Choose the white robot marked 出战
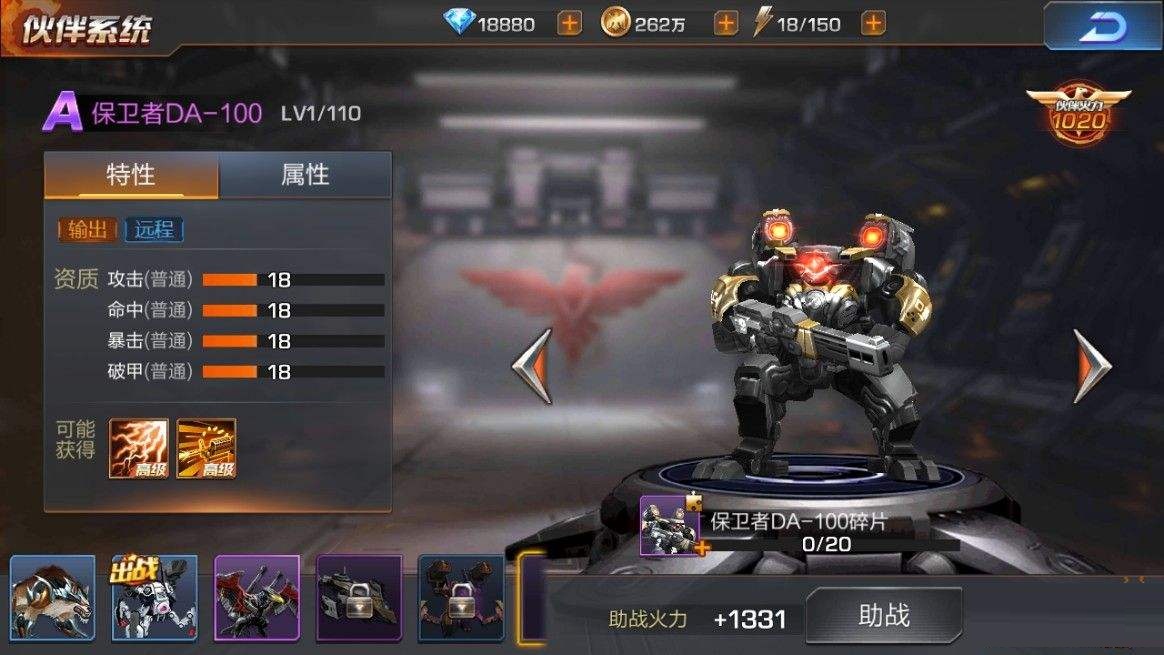Image resolution: width=1164 pixels, height=655 pixels. pos(155,598)
